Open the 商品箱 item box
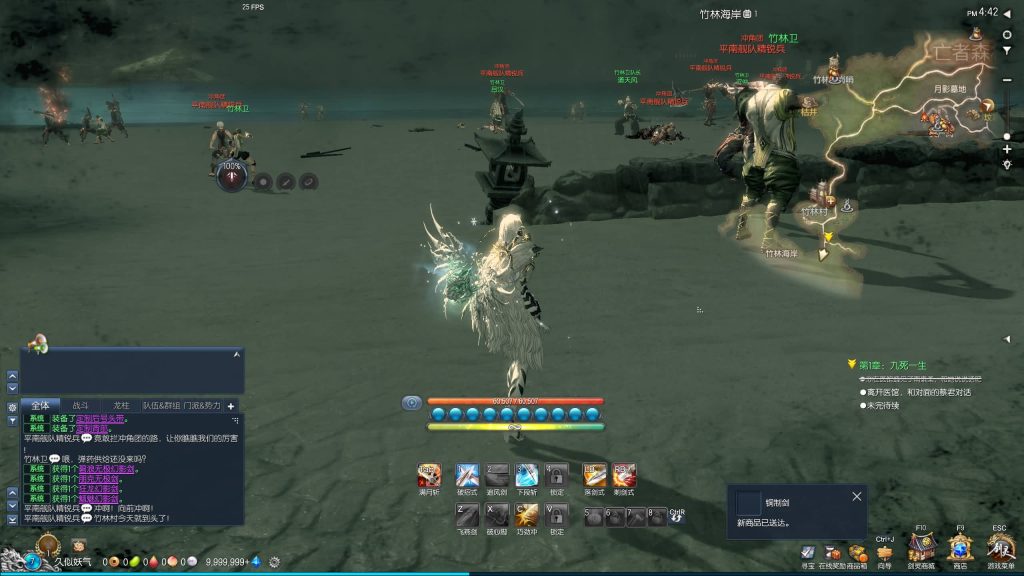Screen dimensions: 1024x576 [x=857, y=554]
